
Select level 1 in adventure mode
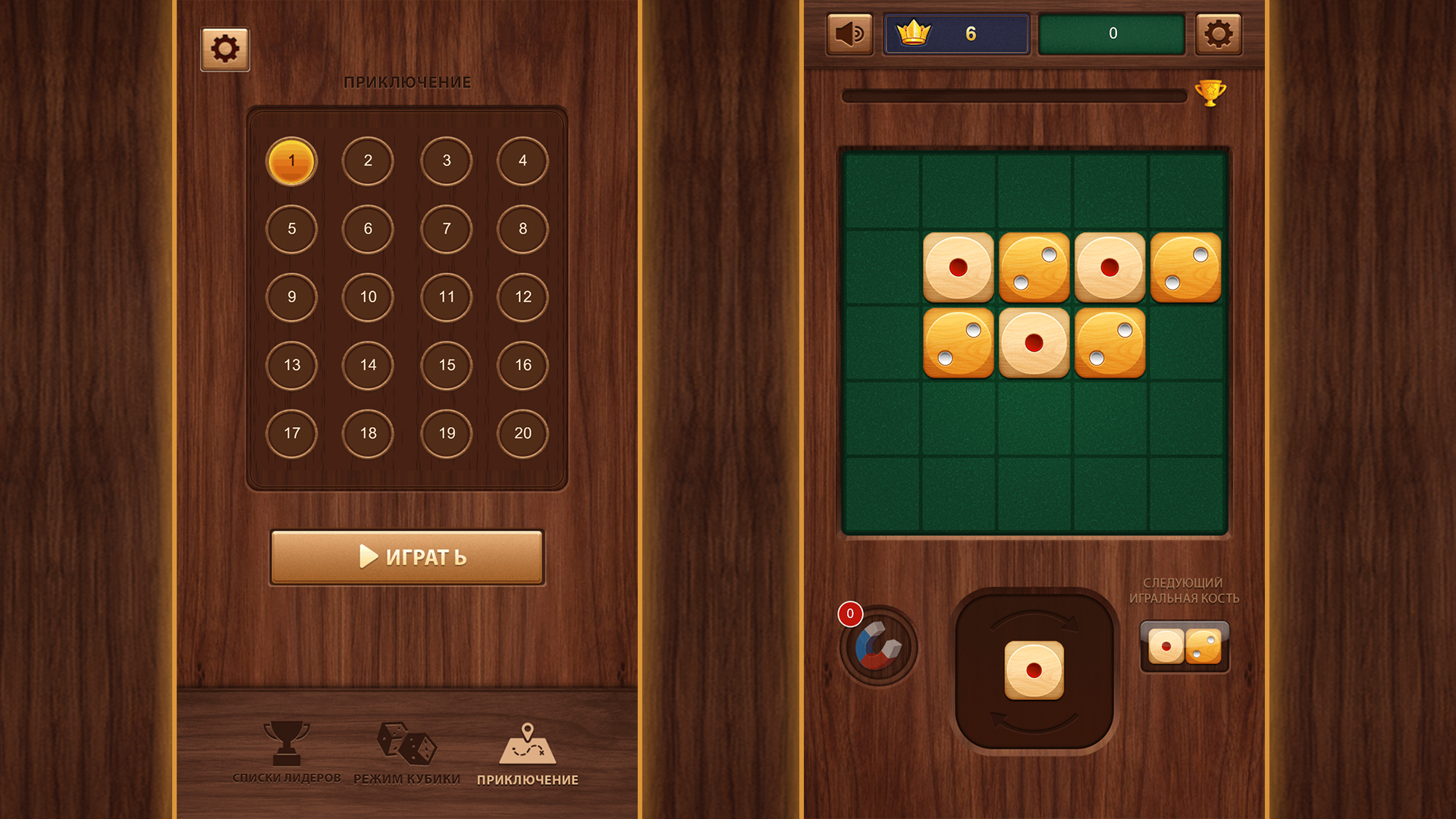point(291,161)
